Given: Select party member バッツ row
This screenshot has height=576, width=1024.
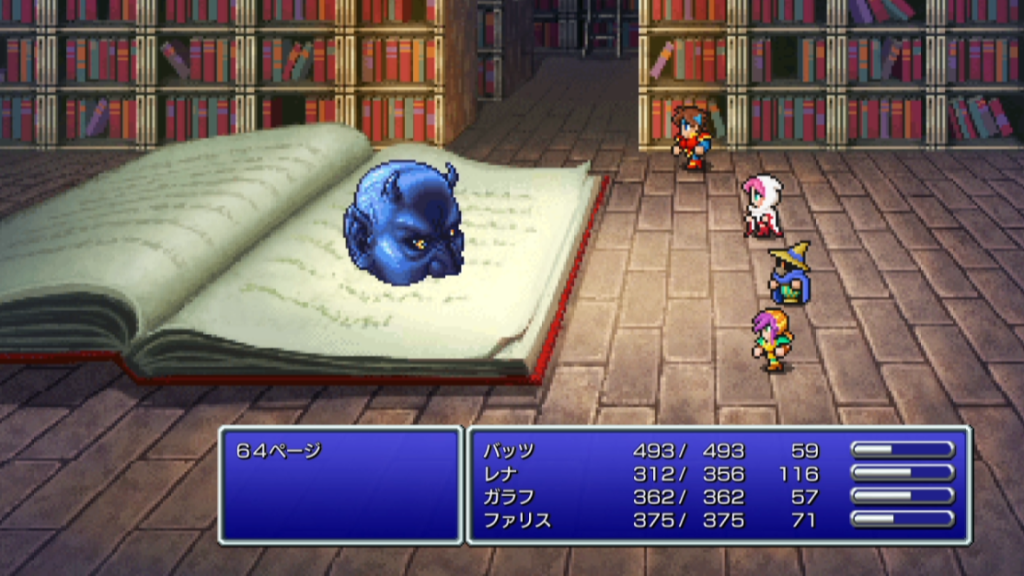Looking at the screenshot, I should (509, 451).
